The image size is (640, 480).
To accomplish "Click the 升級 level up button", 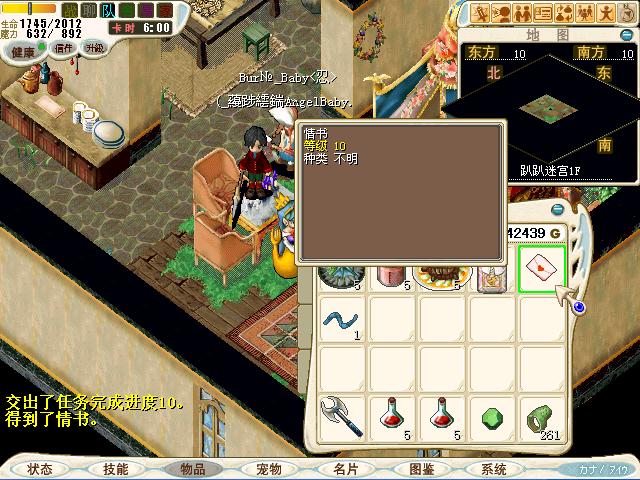I will click(x=95, y=48).
